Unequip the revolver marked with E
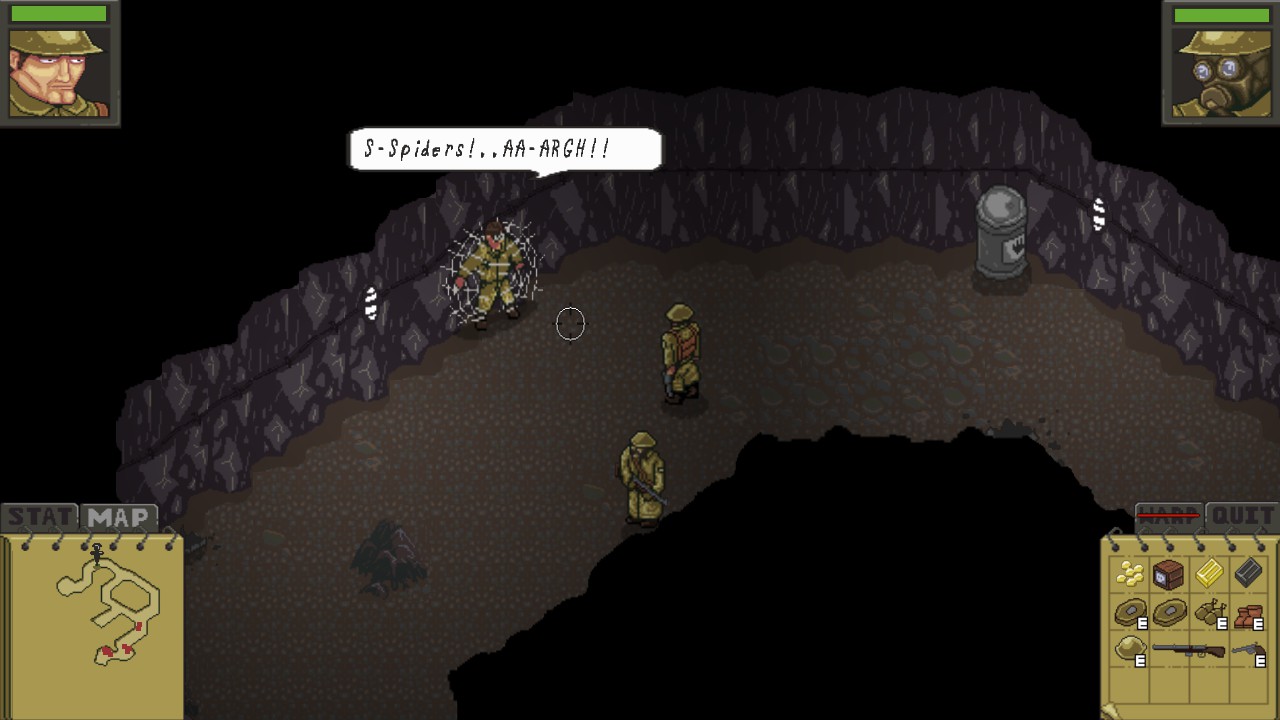The height and width of the screenshot is (720, 1280). (x=1250, y=650)
